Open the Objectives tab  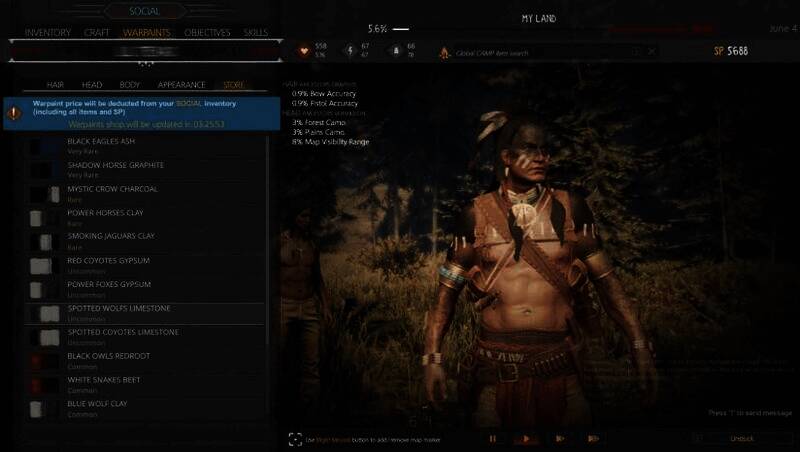tap(207, 33)
